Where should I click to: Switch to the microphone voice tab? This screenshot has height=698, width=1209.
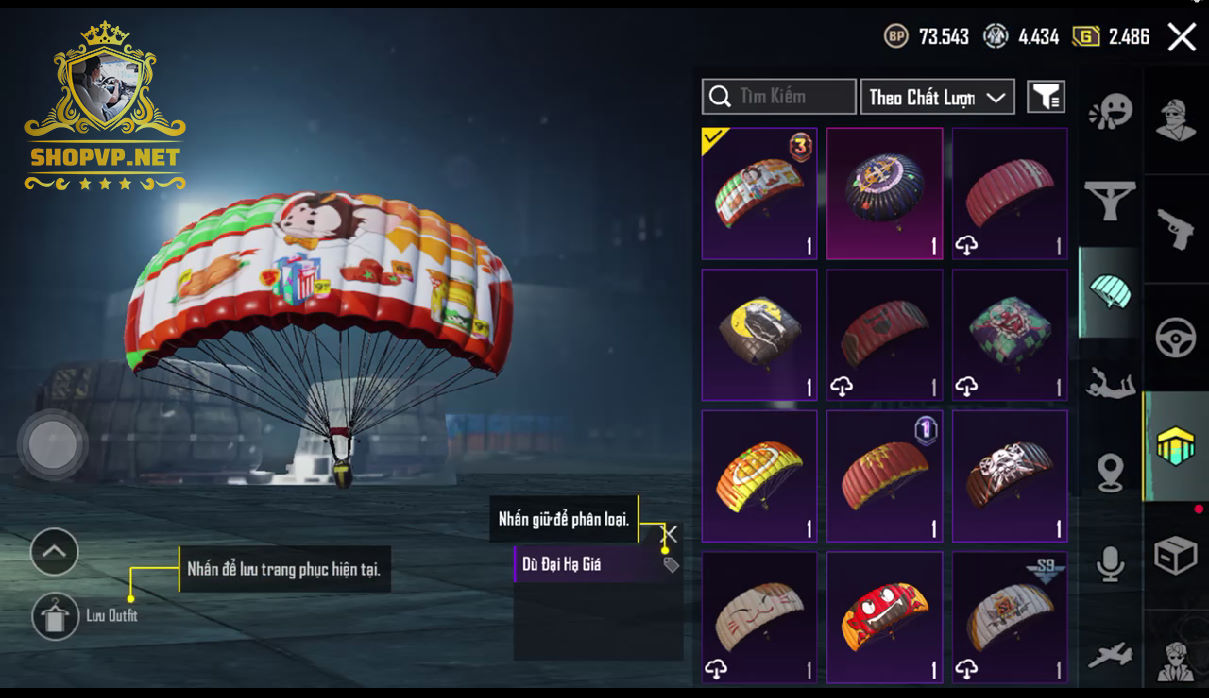pyautogui.click(x=1110, y=564)
